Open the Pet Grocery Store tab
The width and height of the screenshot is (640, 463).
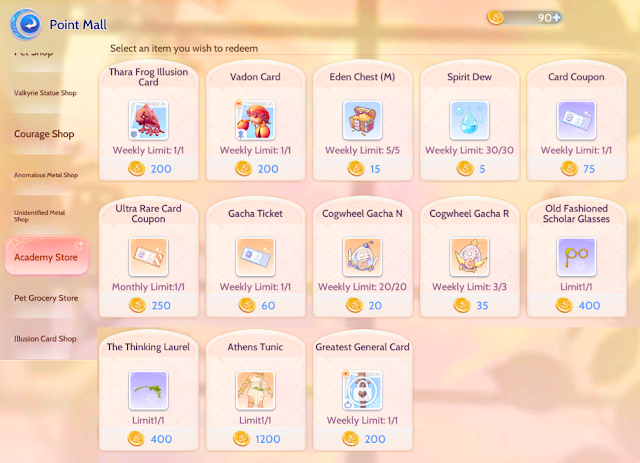[45, 298]
